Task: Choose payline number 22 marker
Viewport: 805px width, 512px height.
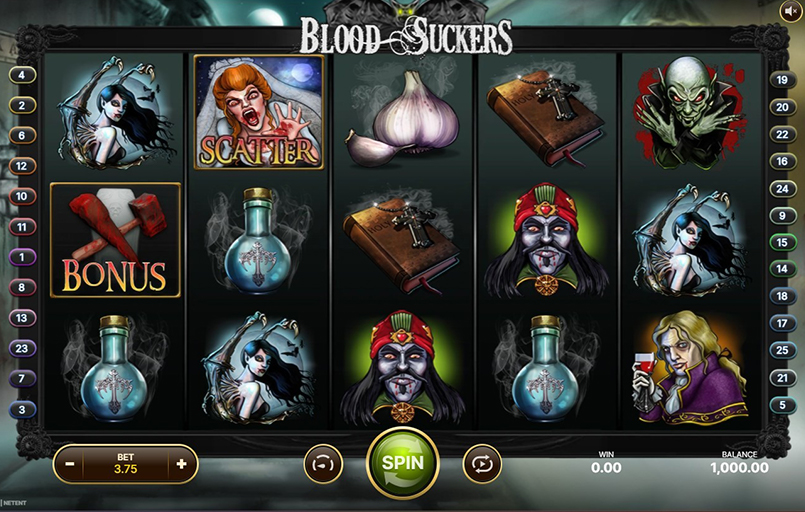Action: [x=781, y=134]
